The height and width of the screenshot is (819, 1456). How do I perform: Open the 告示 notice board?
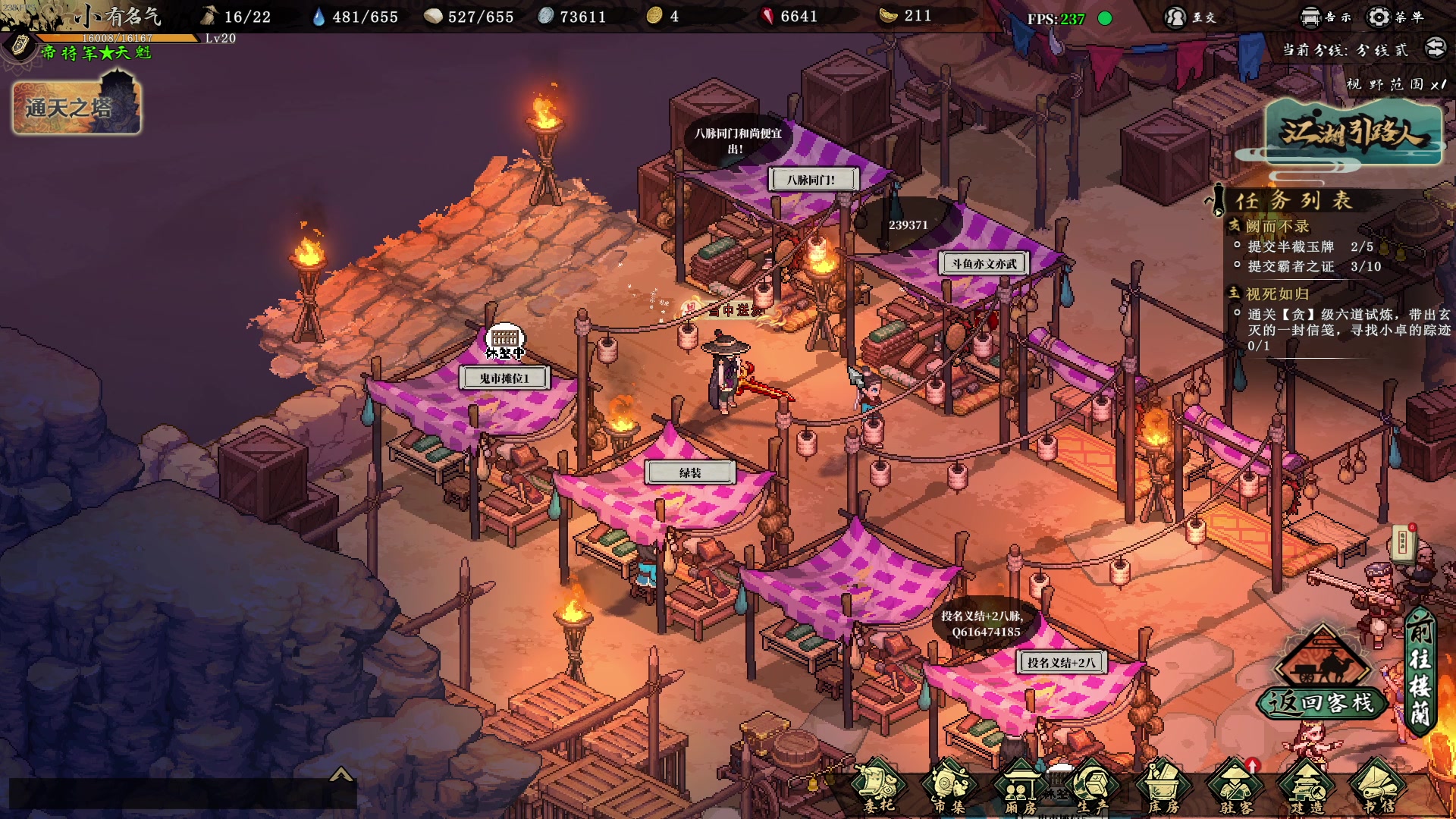pos(1326,17)
